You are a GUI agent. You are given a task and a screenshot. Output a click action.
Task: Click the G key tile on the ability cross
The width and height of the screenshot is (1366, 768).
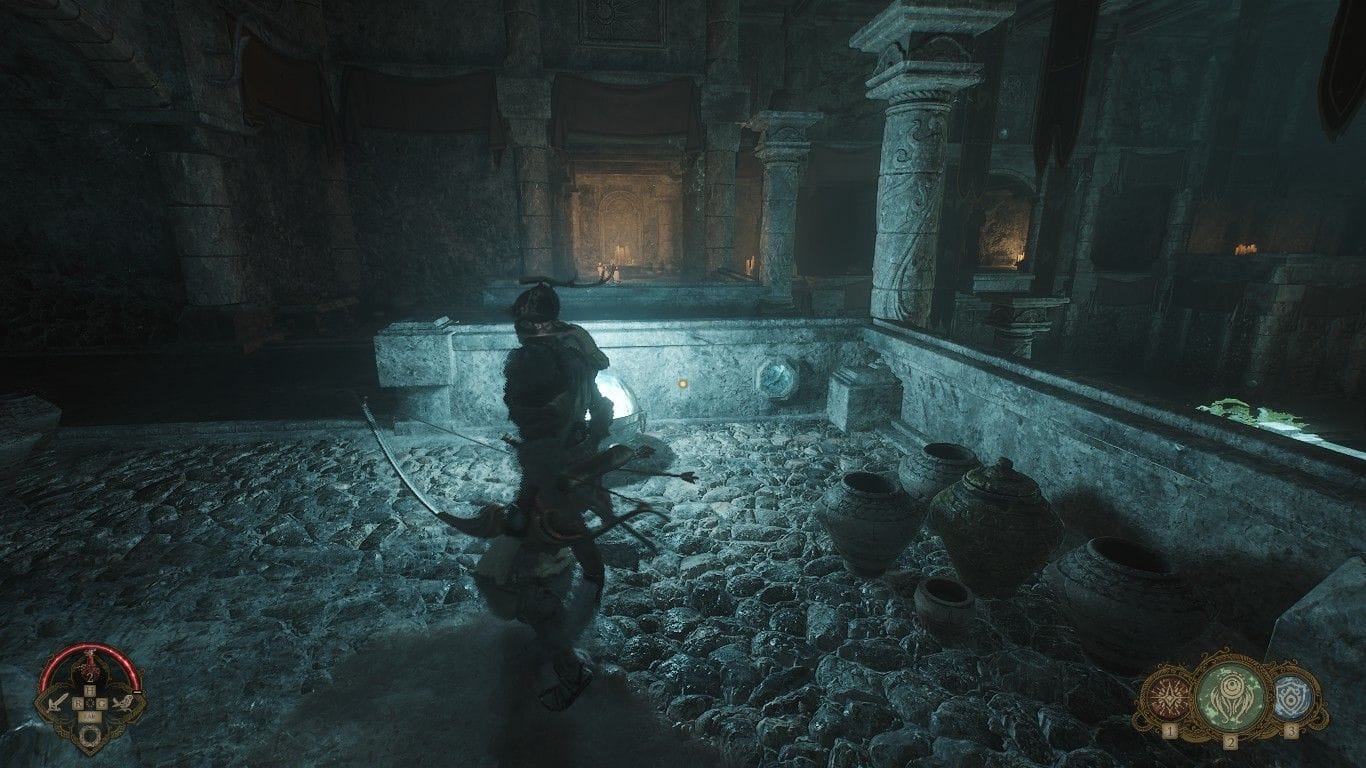coord(104,703)
